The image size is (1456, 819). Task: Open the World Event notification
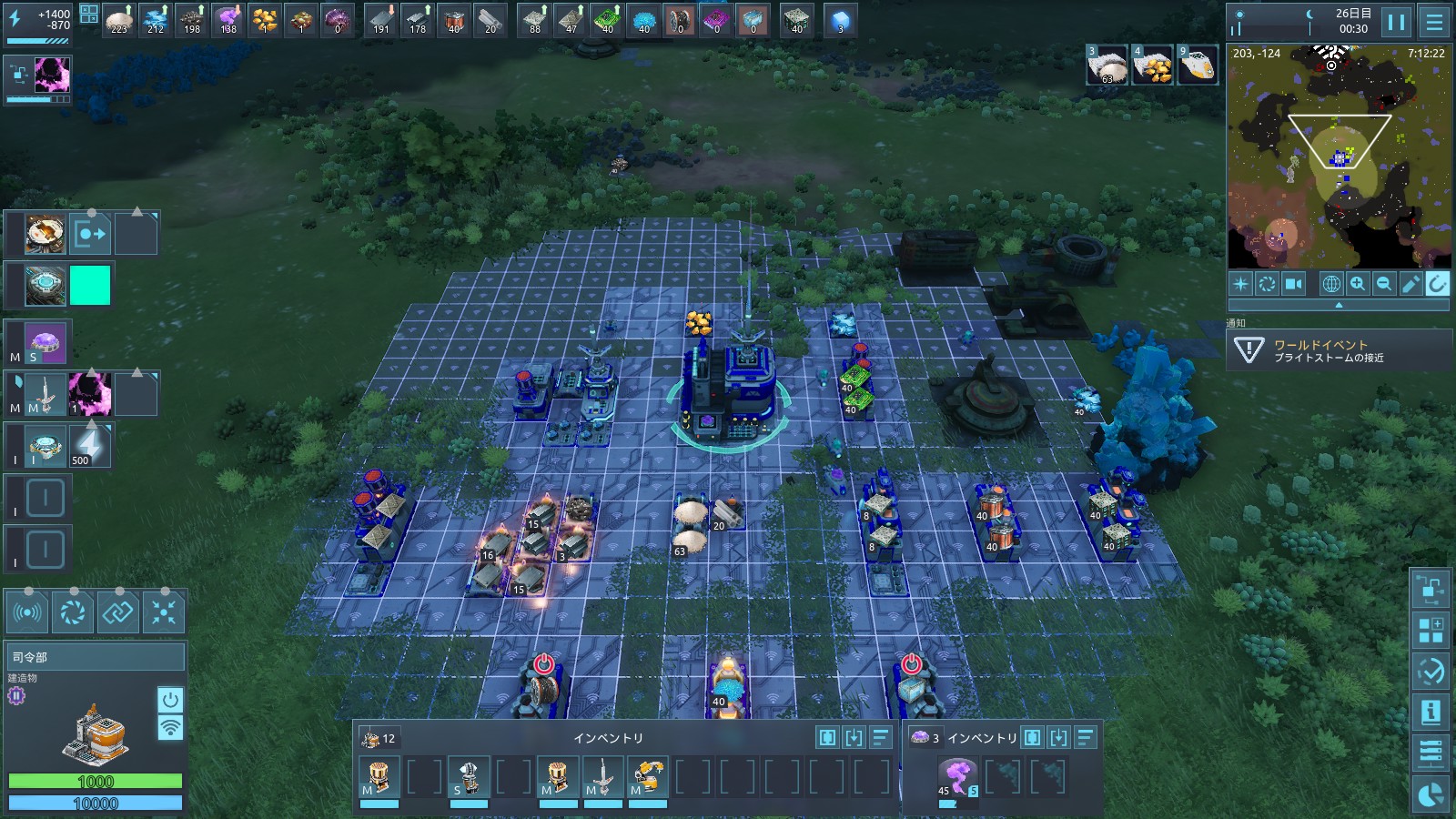point(1338,350)
